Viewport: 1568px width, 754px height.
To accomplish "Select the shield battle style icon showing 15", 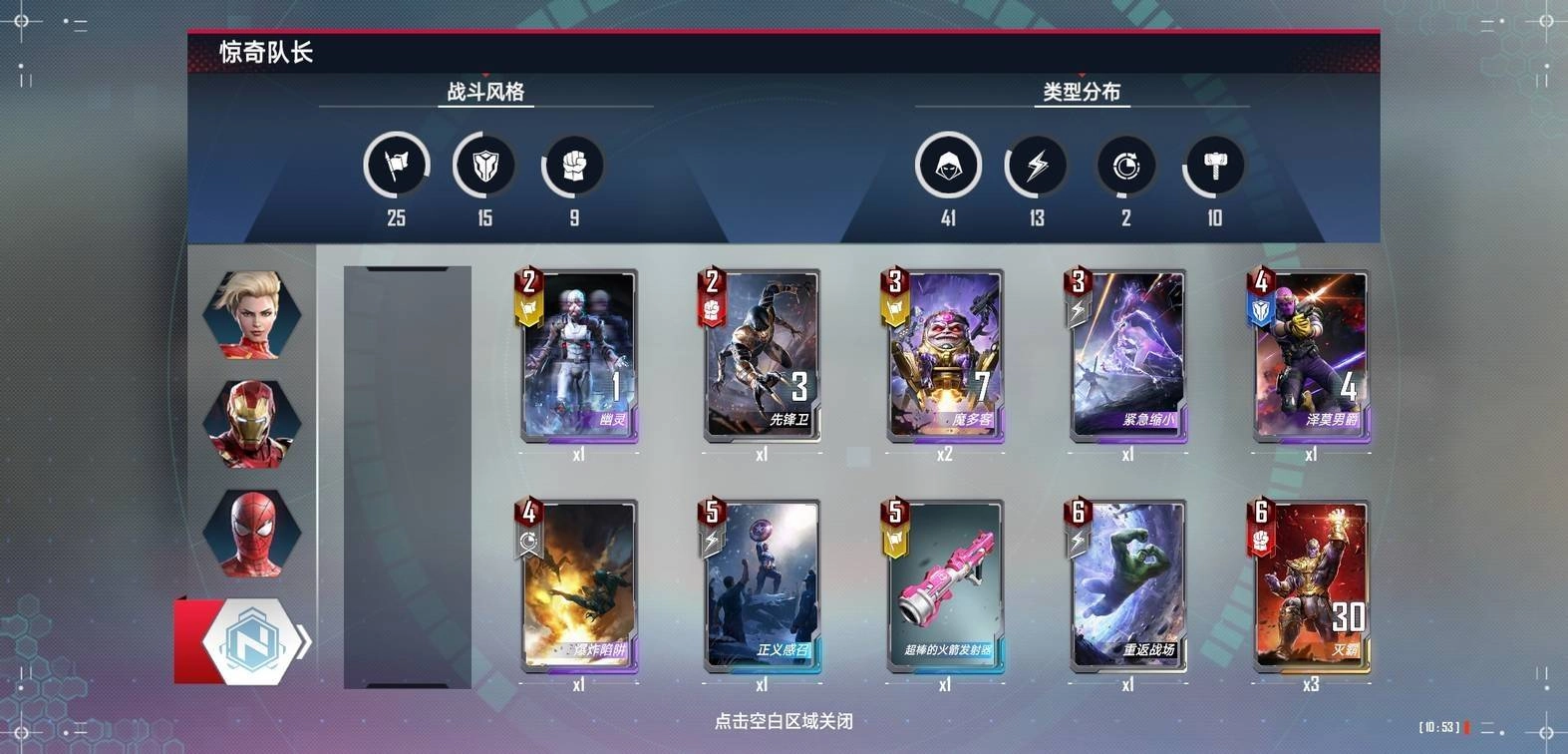I will [484, 166].
